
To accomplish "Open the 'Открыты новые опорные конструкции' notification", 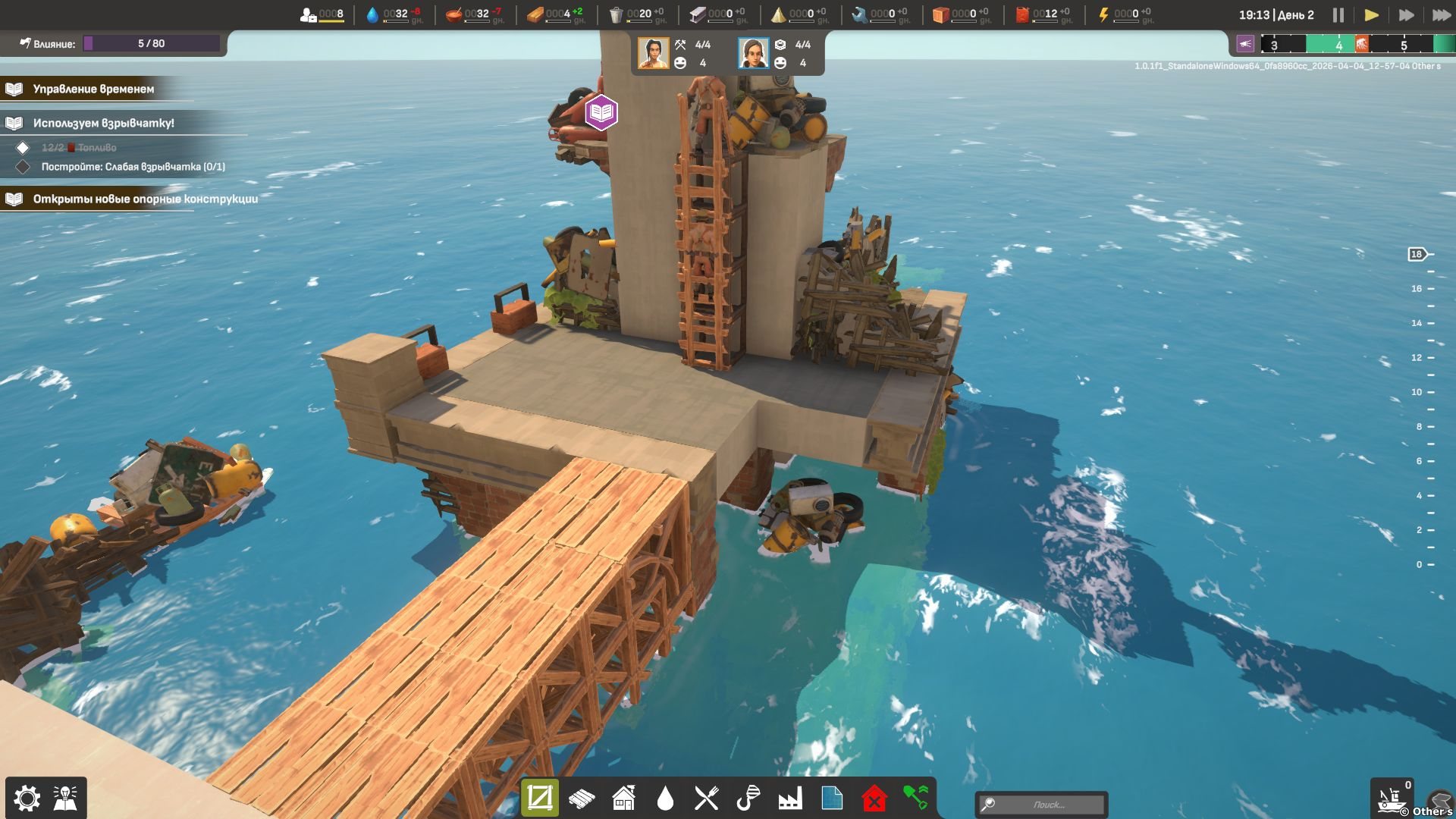I will [x=145, y=199].
